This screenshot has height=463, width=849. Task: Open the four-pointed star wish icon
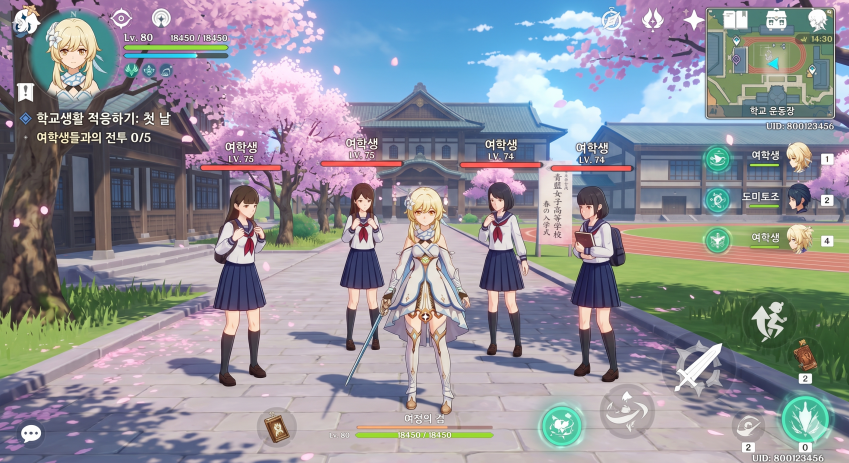[694, 19]
